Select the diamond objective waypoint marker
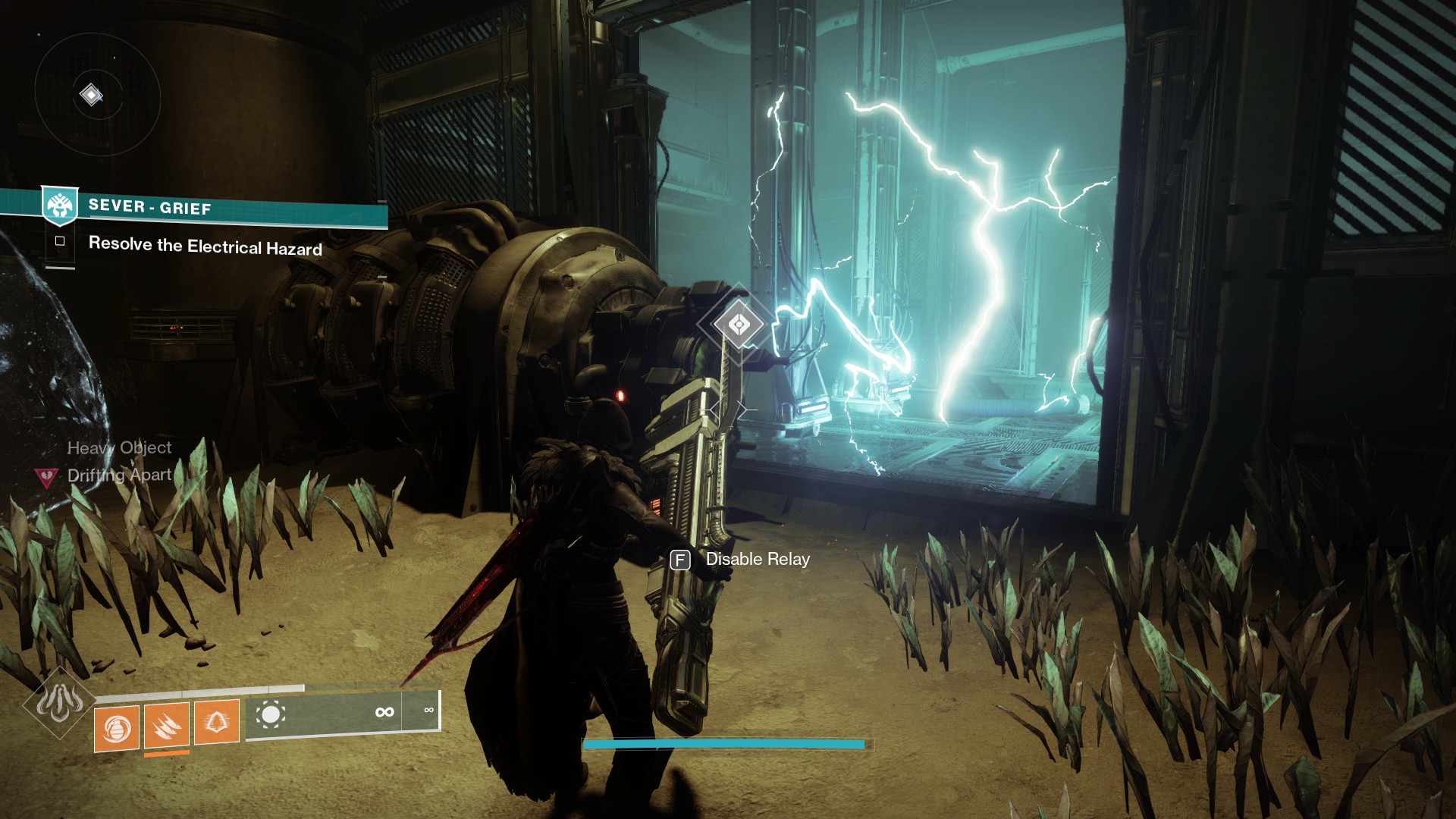The height and width of the screenshot is (819, 1456). click(739, 325)
